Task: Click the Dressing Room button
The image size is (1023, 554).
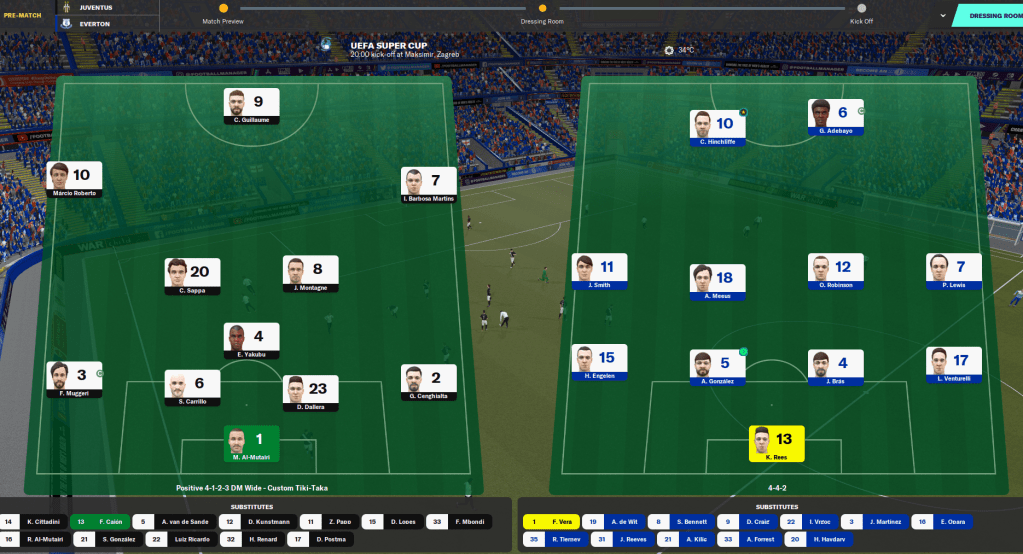Action: (988, 15)
